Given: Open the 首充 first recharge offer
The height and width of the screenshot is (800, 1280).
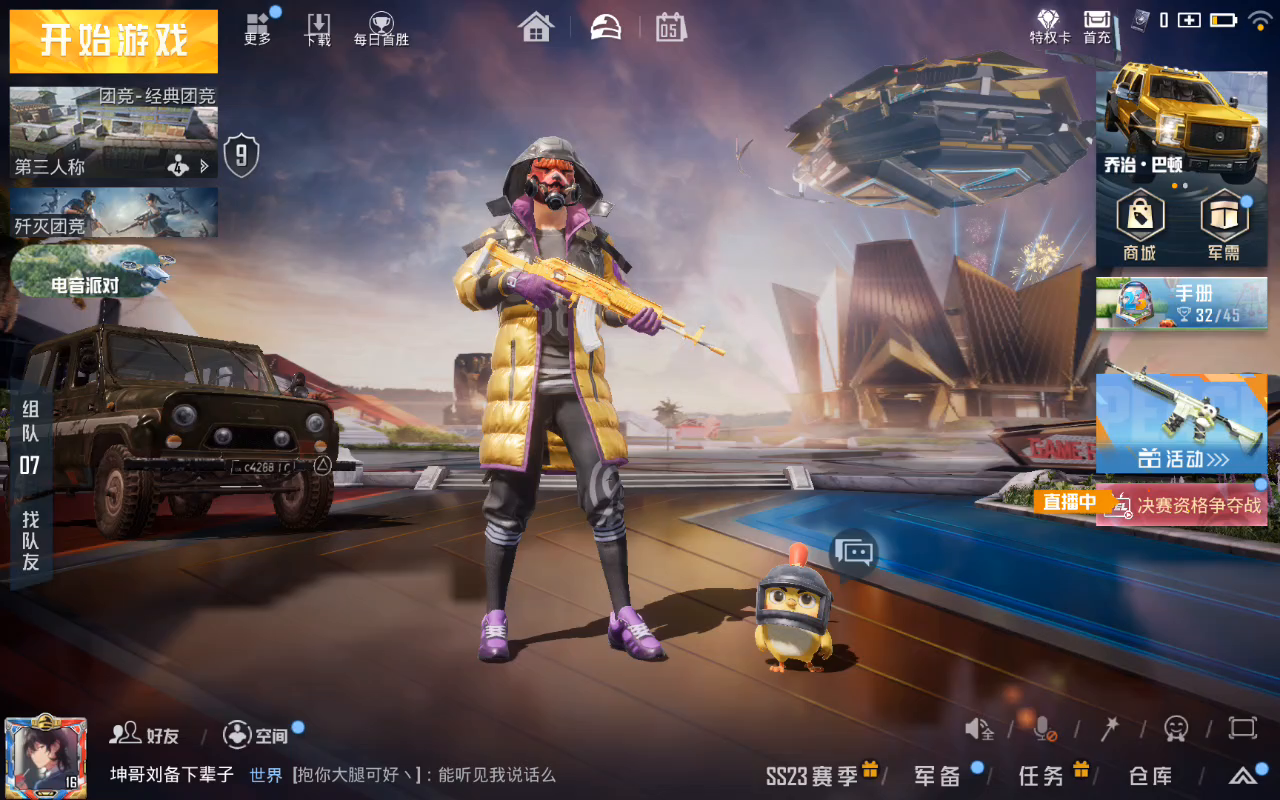Looking at the screenshot, I should click(1097, 27).
